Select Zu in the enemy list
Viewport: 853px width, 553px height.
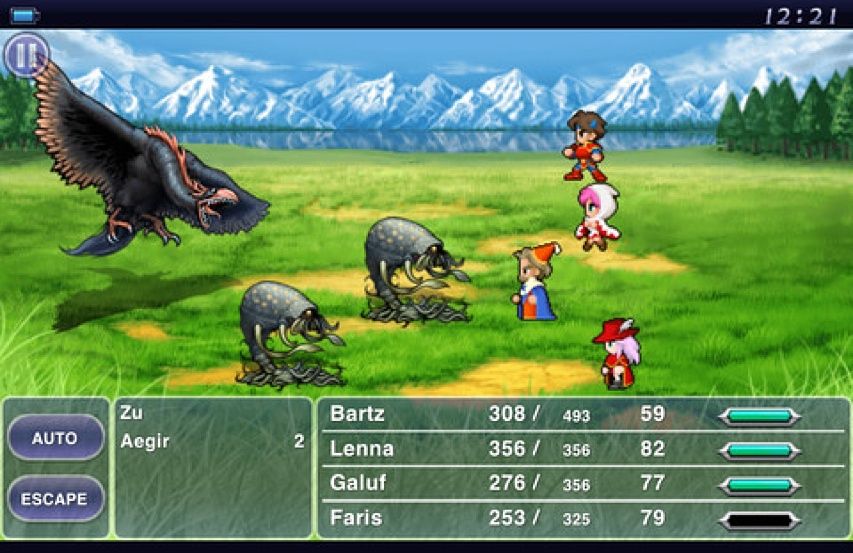click(131, 412)
